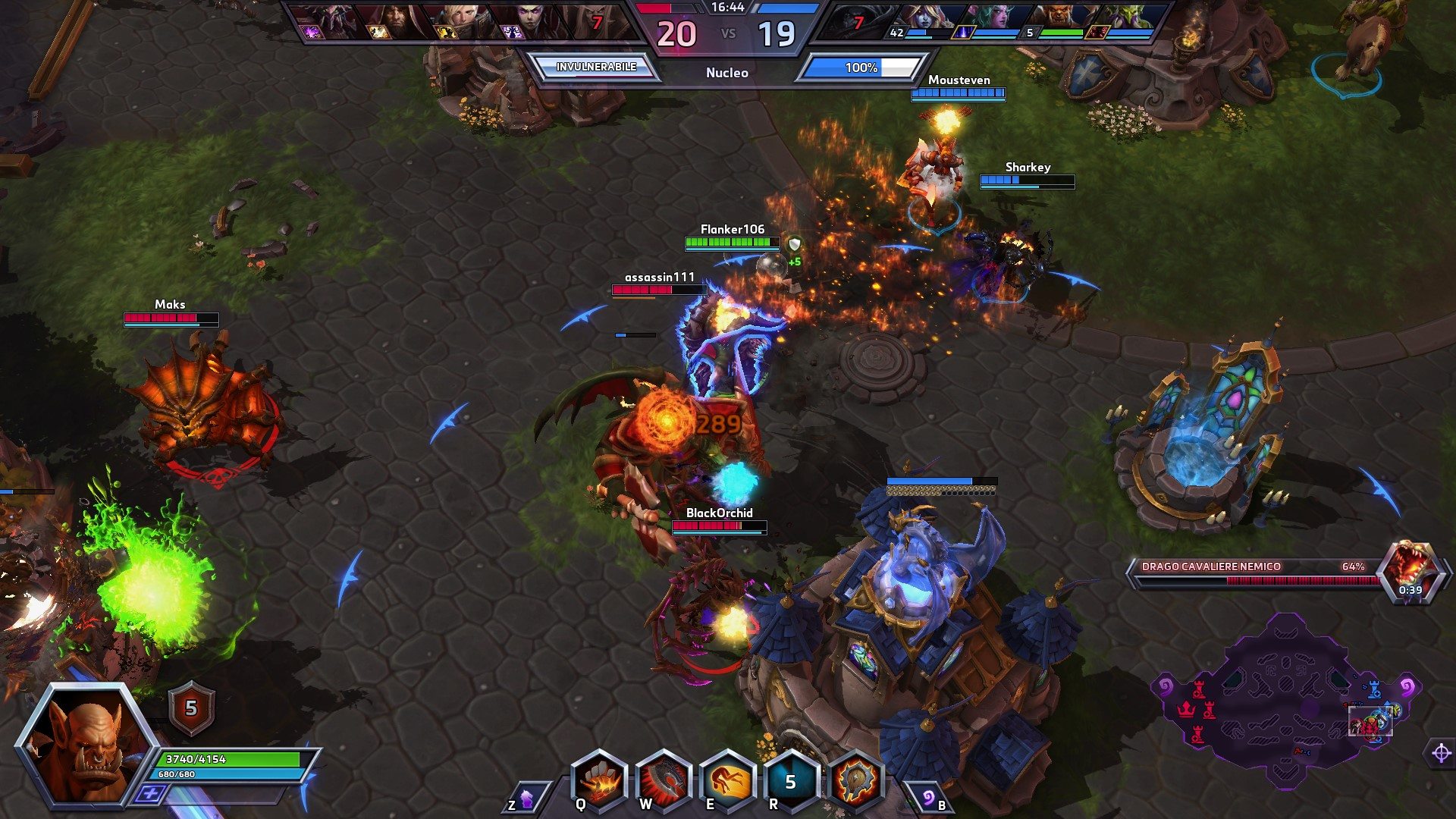1456x819 pixels.
Task: Use the W red axe ability
Action: click(x=664, y=780)
